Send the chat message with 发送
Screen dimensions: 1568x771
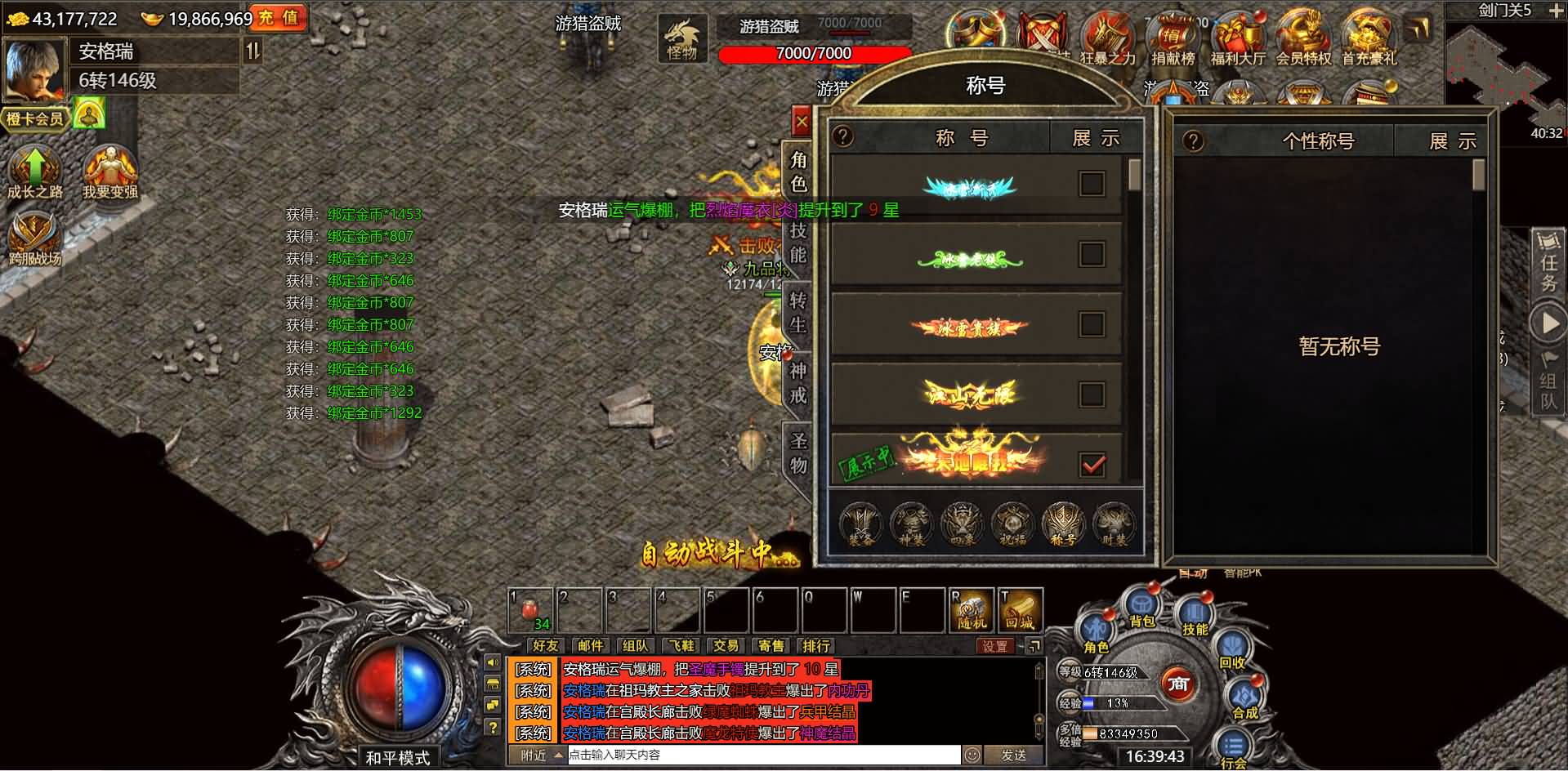pyautogui.click(x=1014, y=755)
